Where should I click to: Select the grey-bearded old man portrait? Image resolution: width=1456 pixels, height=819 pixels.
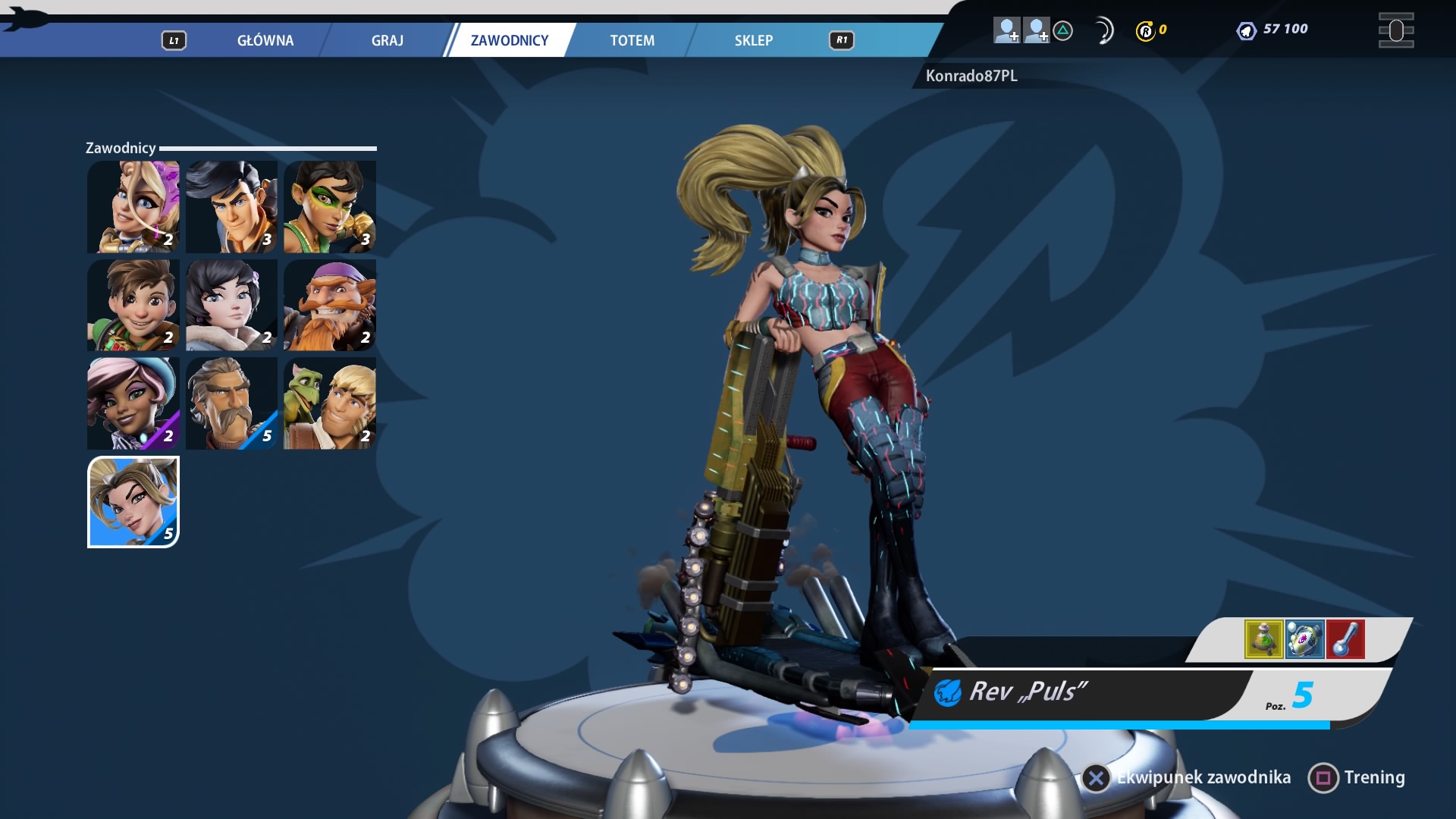click(231, 403)
